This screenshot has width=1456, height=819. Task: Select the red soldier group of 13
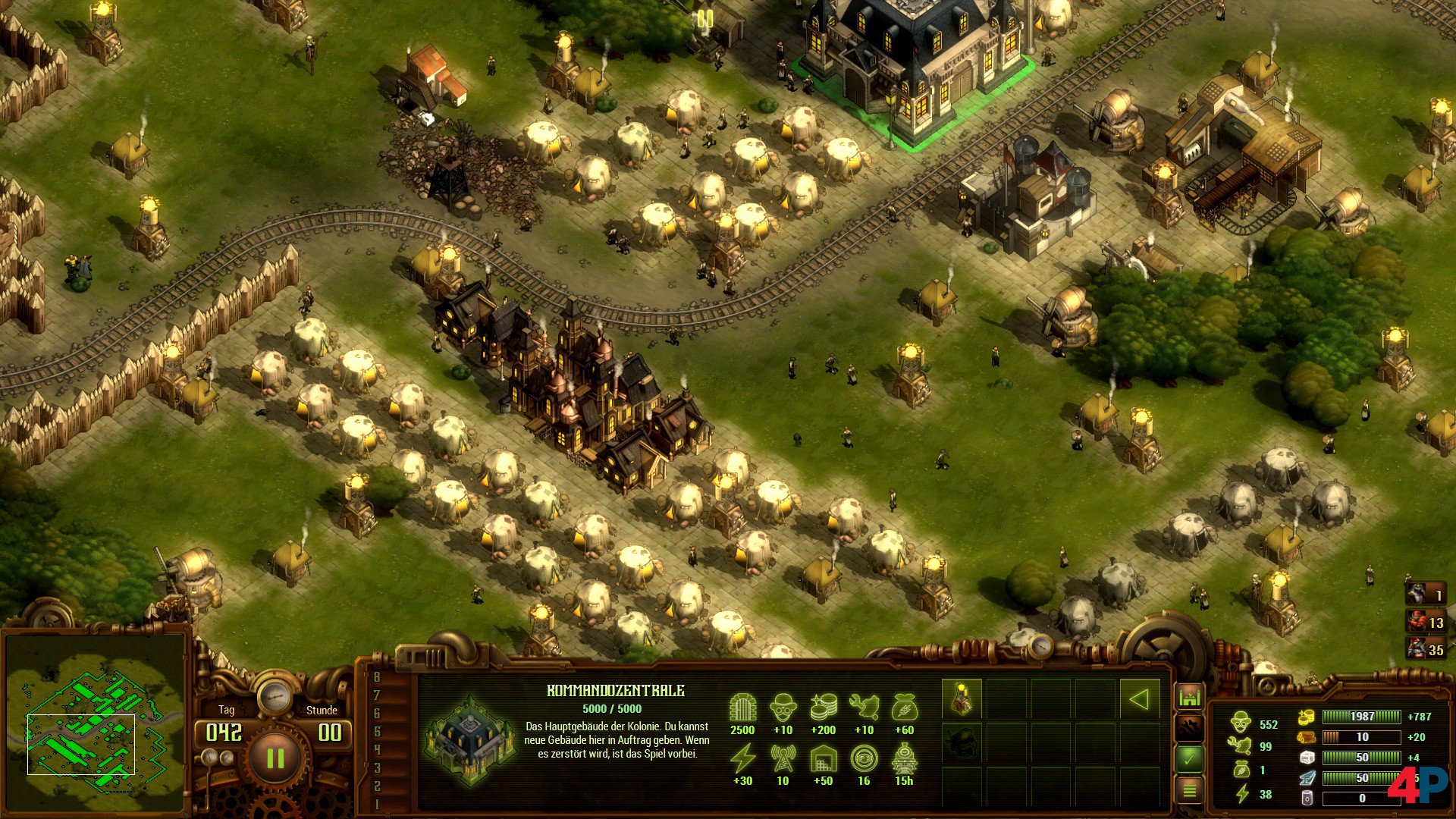1426,622
